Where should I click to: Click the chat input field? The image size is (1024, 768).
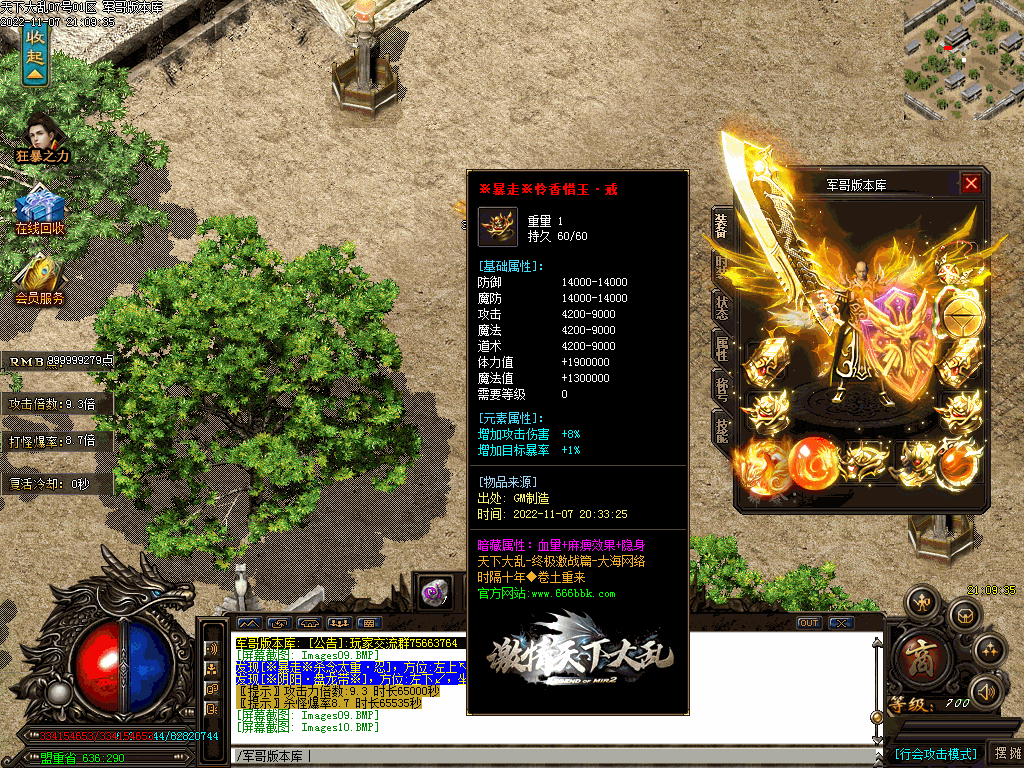[x=550, y=755]
